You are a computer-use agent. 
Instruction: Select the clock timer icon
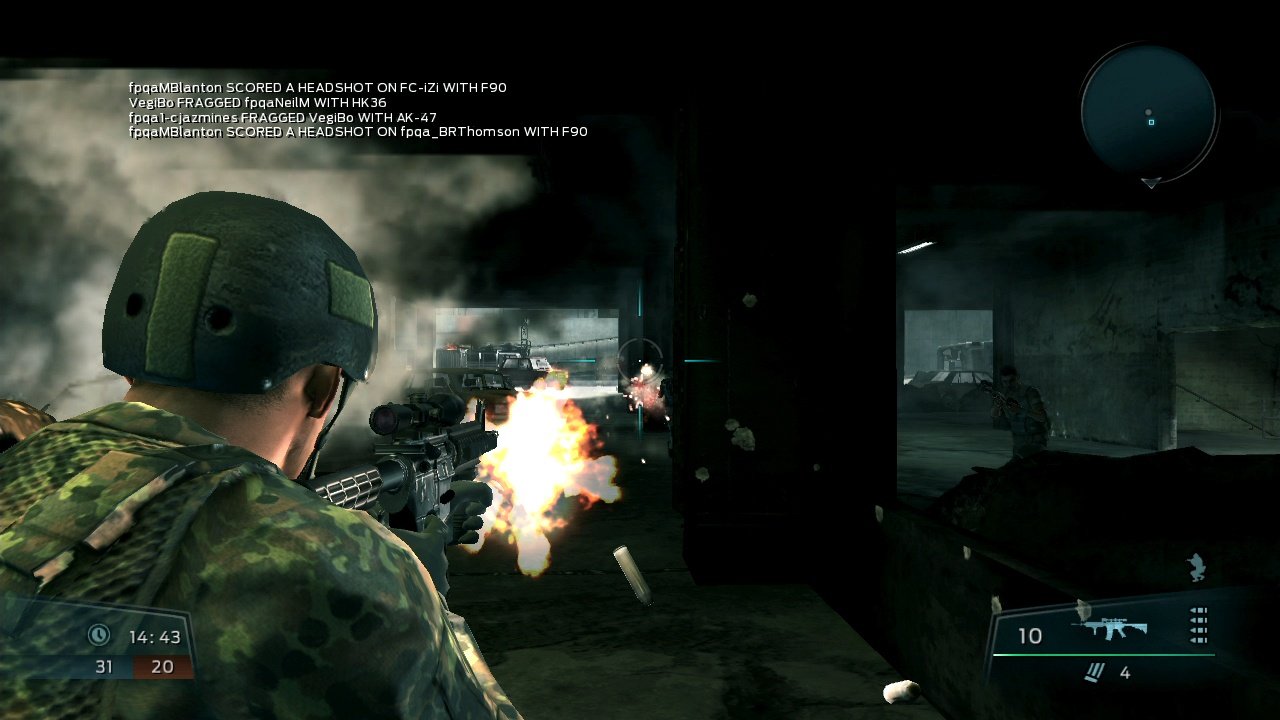click(97, 634)
